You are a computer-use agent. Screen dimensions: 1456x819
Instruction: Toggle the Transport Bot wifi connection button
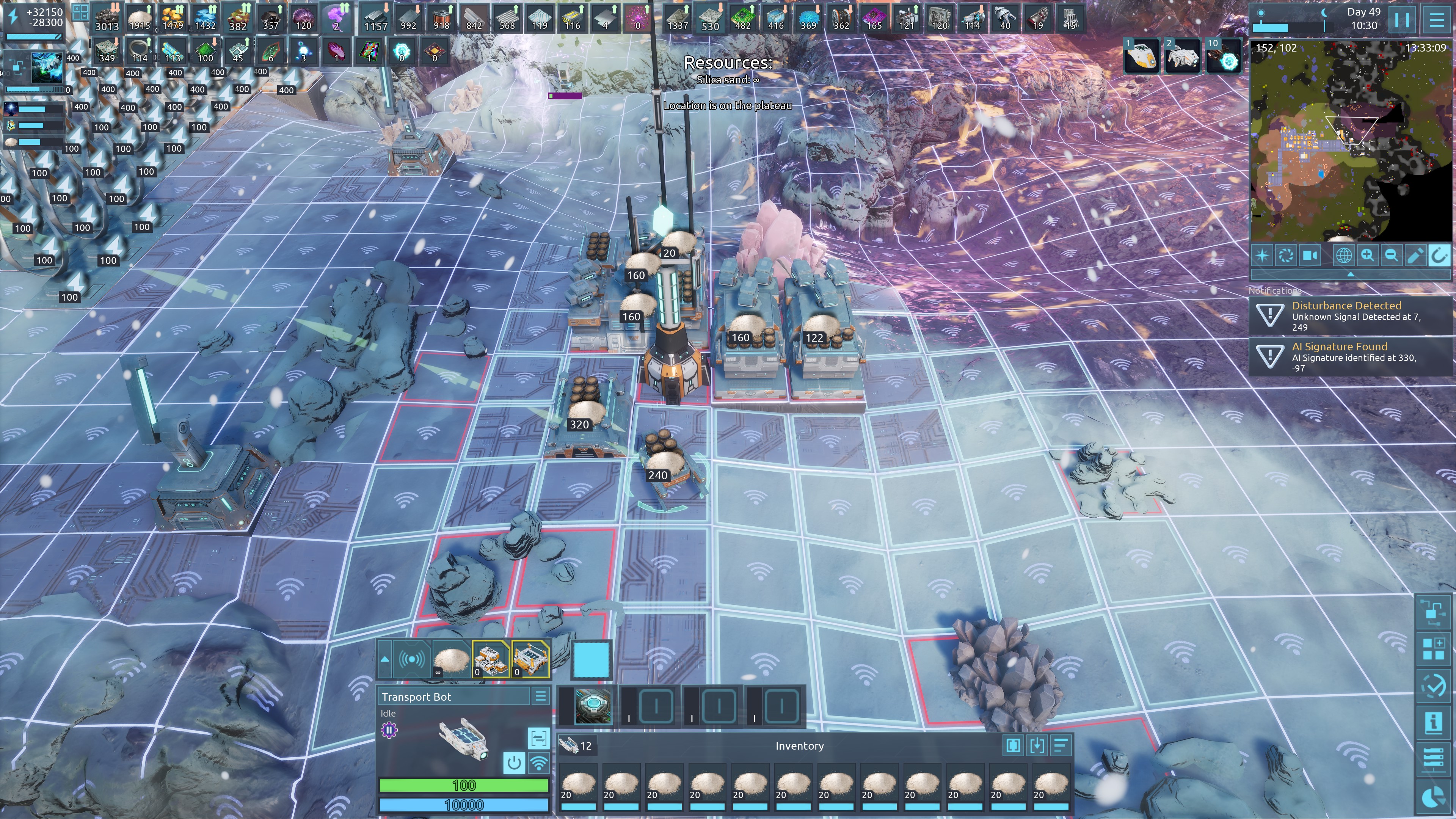(539, 763)
